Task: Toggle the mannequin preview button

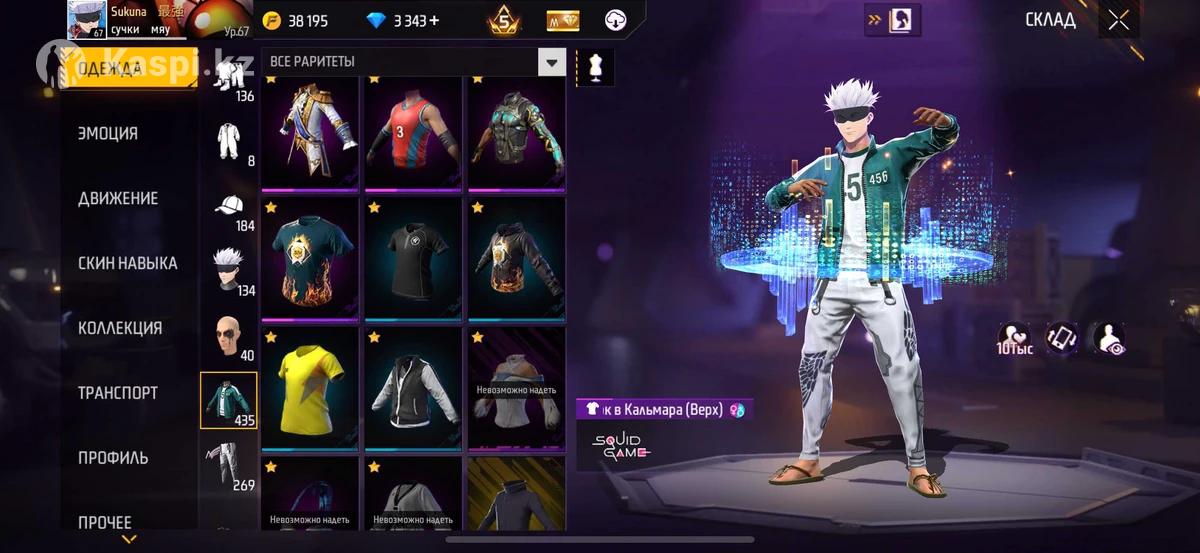Action: tap(595, 67)
